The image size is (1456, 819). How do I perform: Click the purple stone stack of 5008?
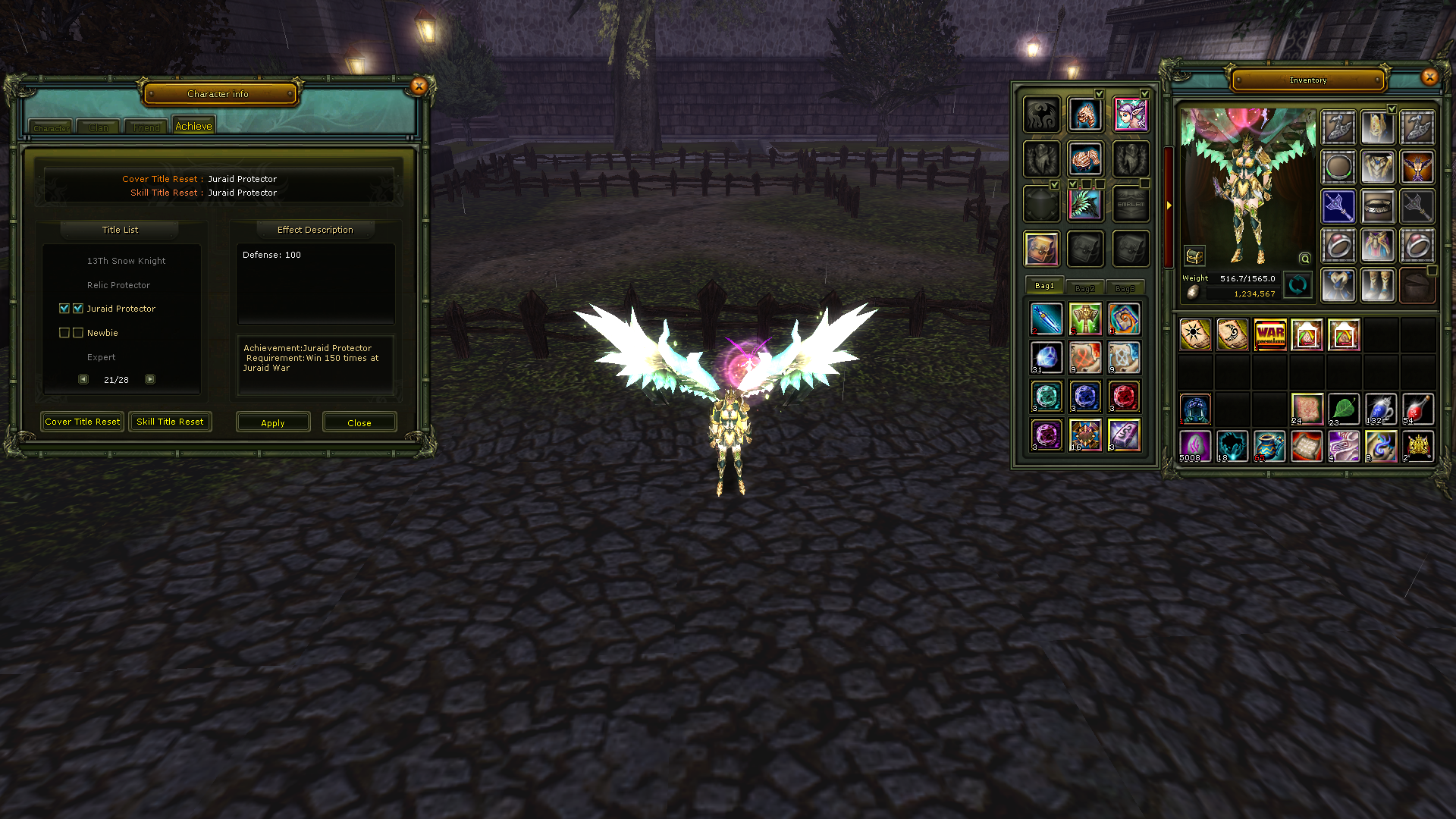tap(1194, 446)
